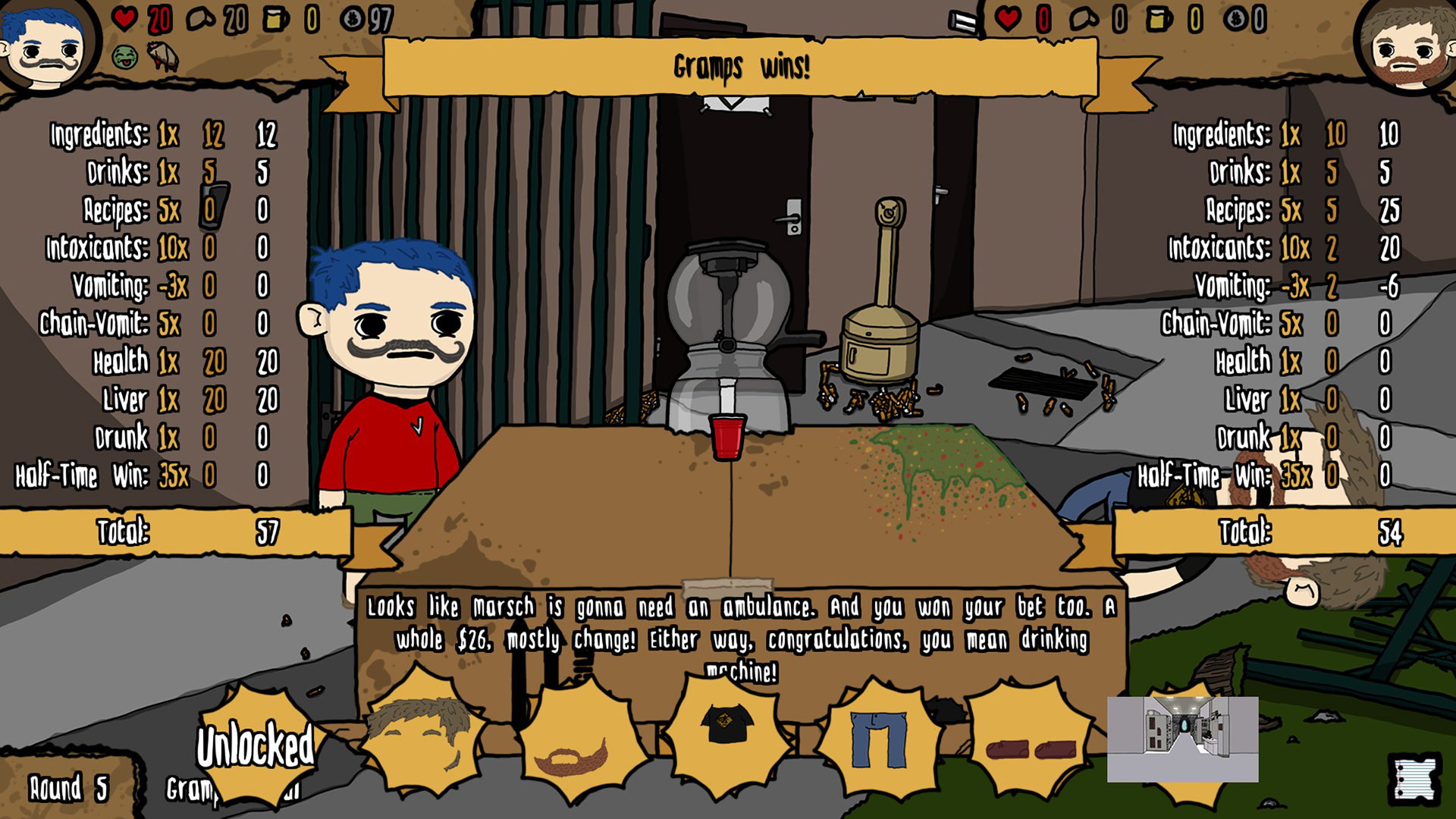Viewport: 1456px width, 819px height.
Task: Click the raw meat status icon
Action: point(162,56)
